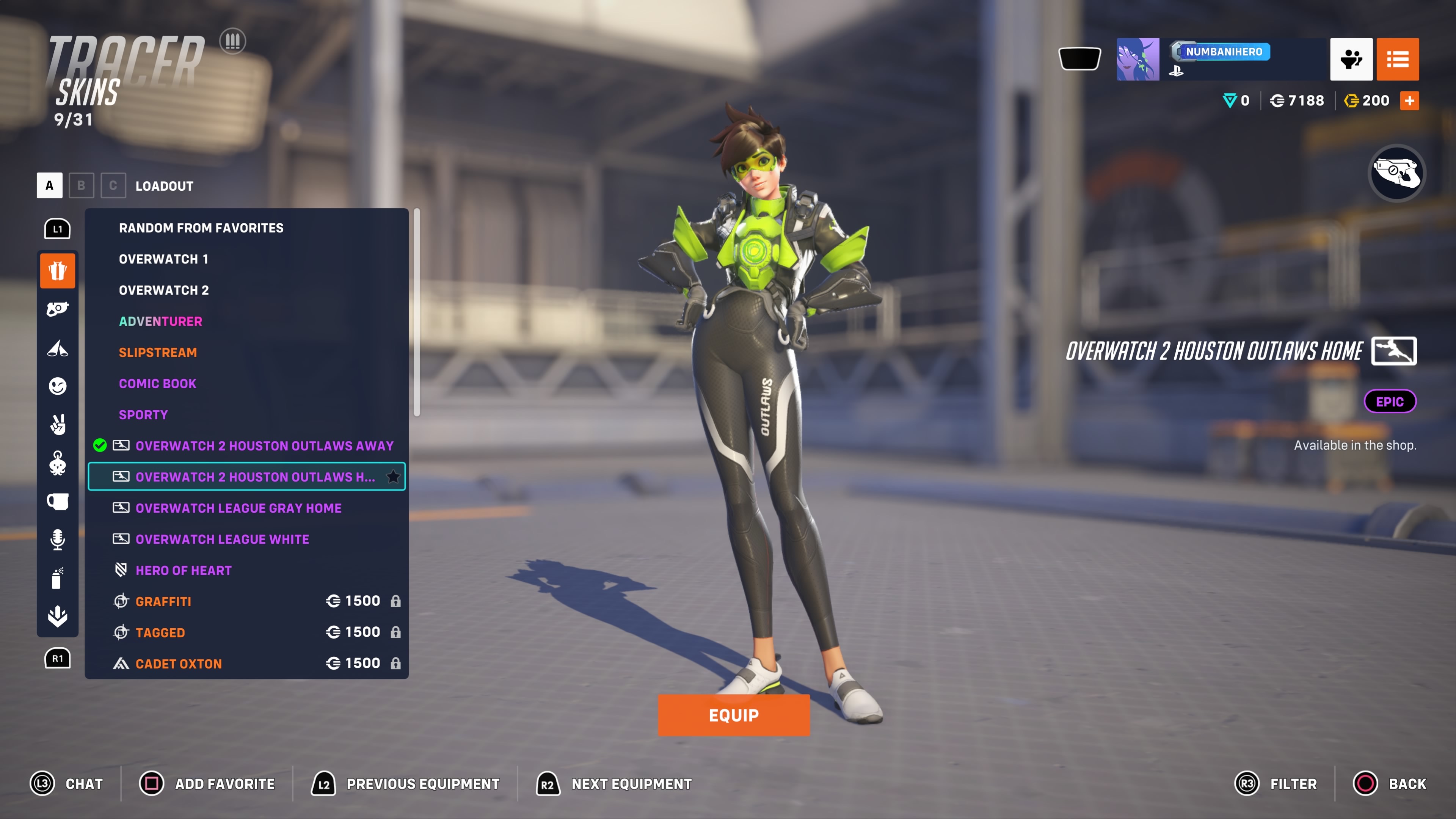Select the locked Graffiti skin
This screenshot has width=1456, height=819.
point(163,601)
